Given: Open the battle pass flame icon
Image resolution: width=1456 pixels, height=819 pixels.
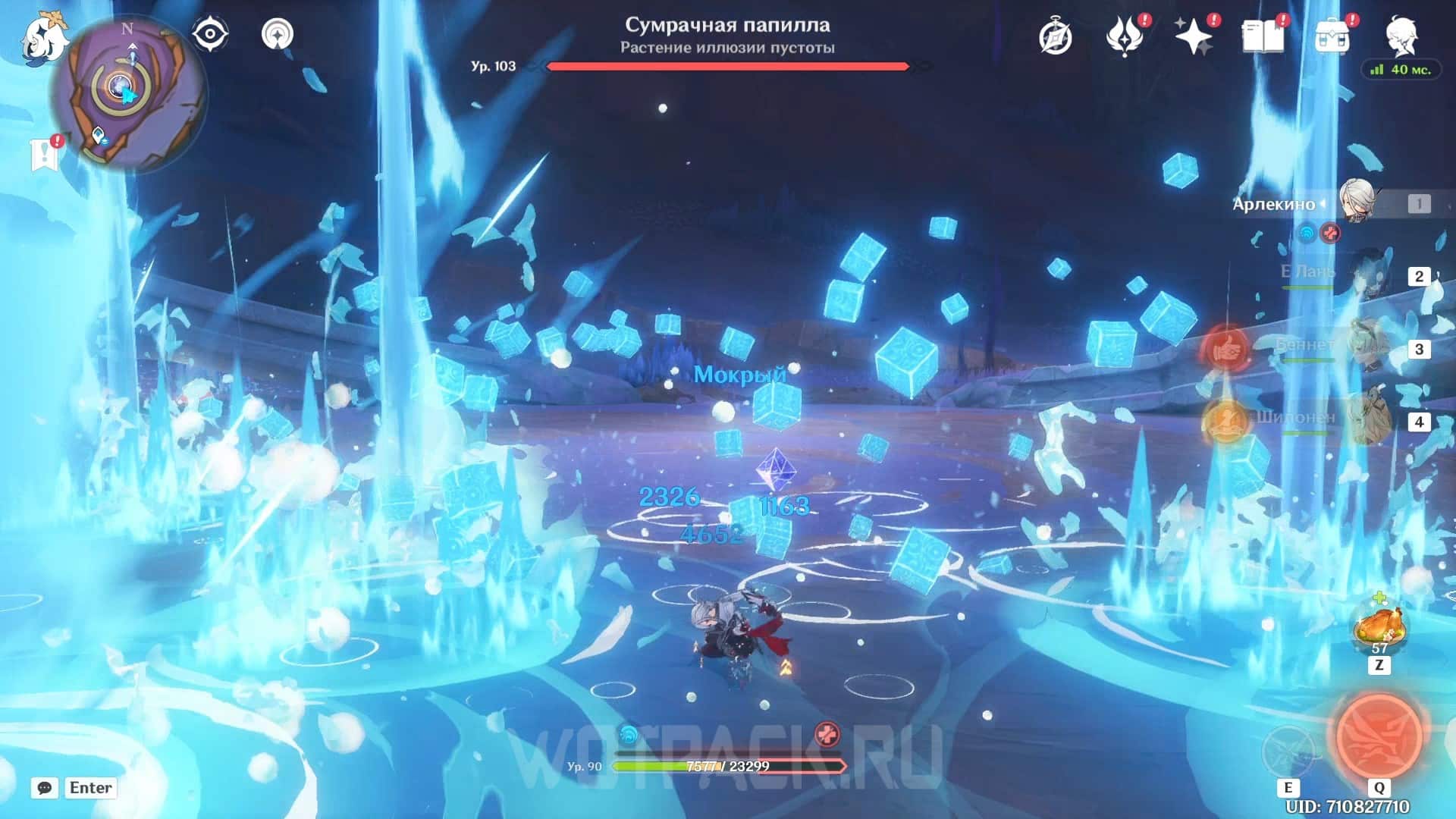Looking at the screenshot, I should [x=1124, y=36].
